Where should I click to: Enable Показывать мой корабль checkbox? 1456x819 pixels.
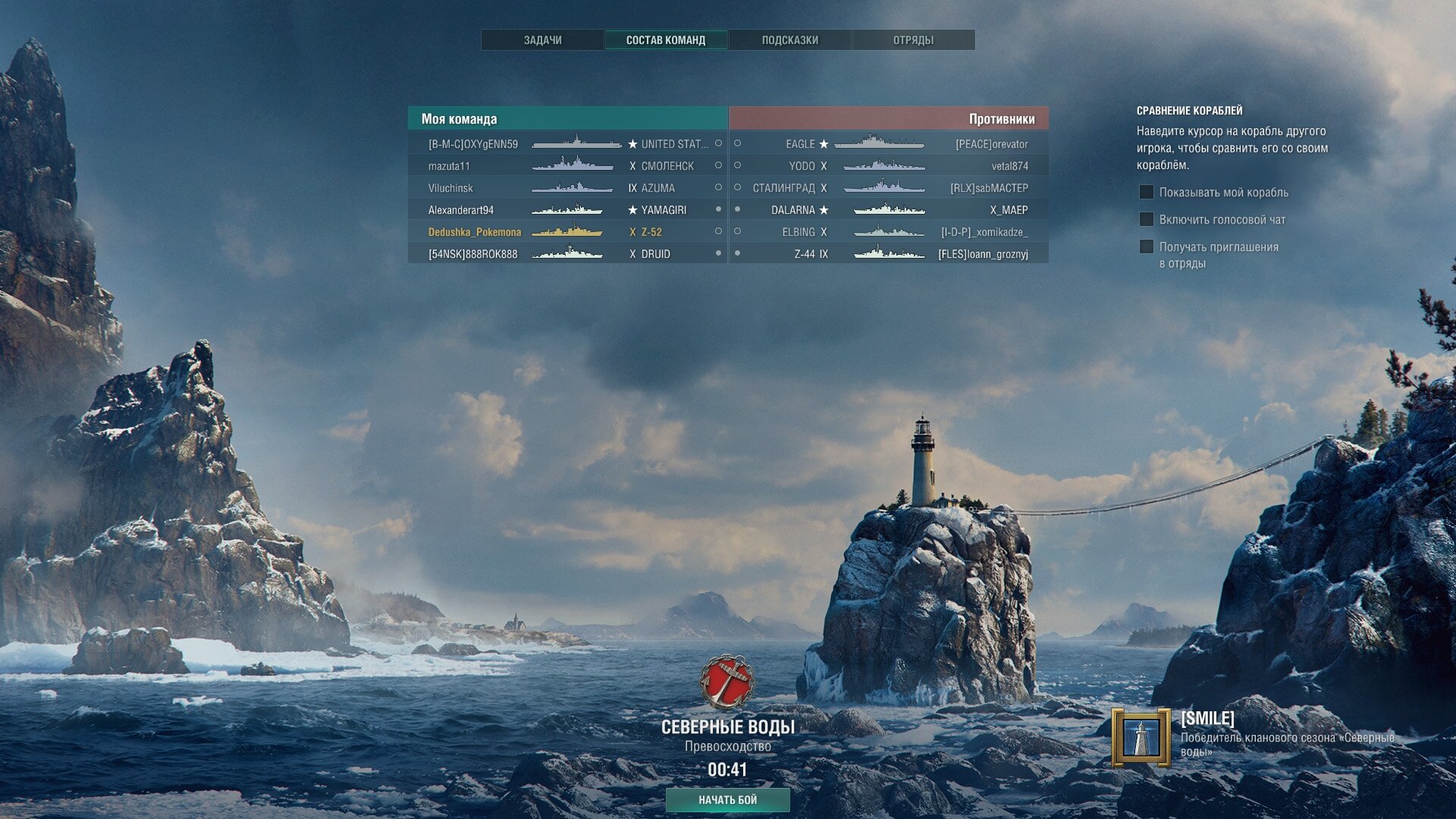(x=1147, y=193)
